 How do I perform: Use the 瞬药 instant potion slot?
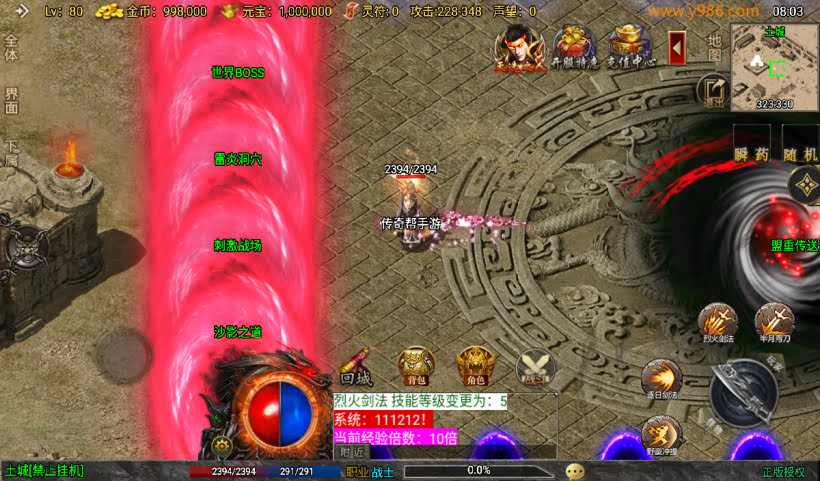tap(750, 144)
